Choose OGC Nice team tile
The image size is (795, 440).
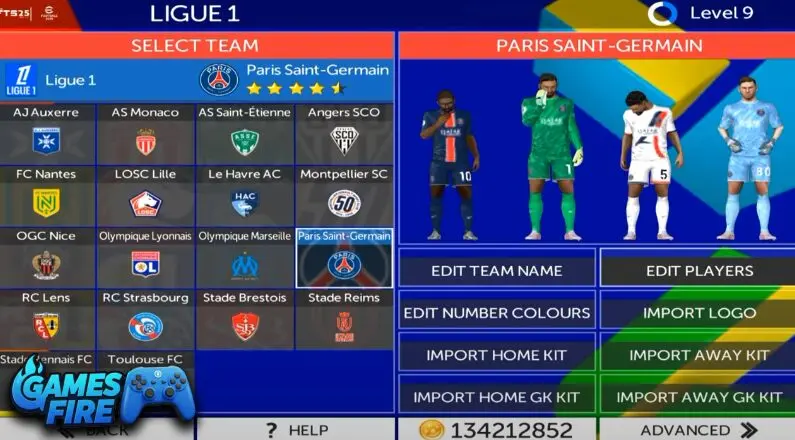(x=48, y=257)
